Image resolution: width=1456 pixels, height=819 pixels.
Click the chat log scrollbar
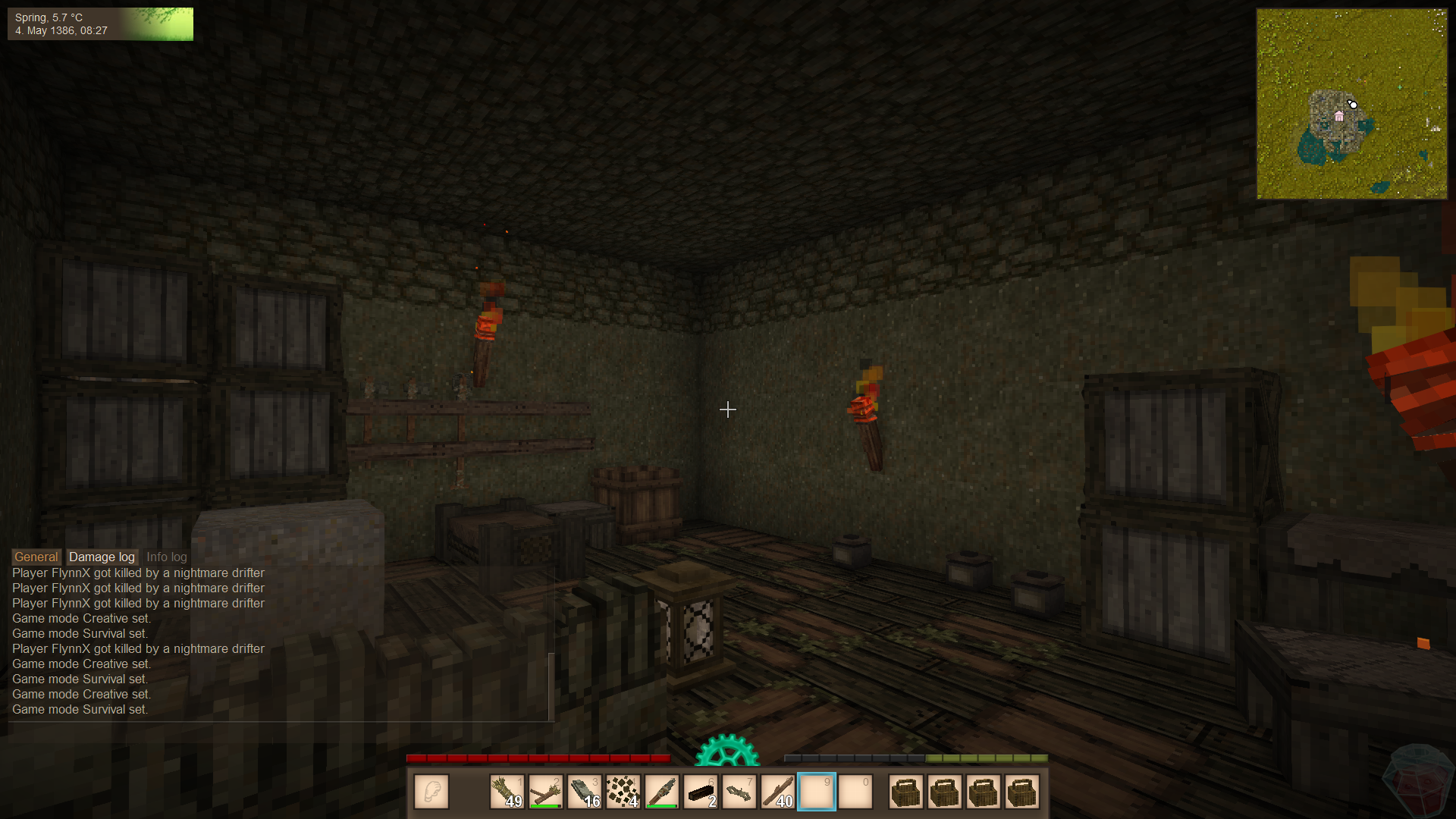point(551,686)
